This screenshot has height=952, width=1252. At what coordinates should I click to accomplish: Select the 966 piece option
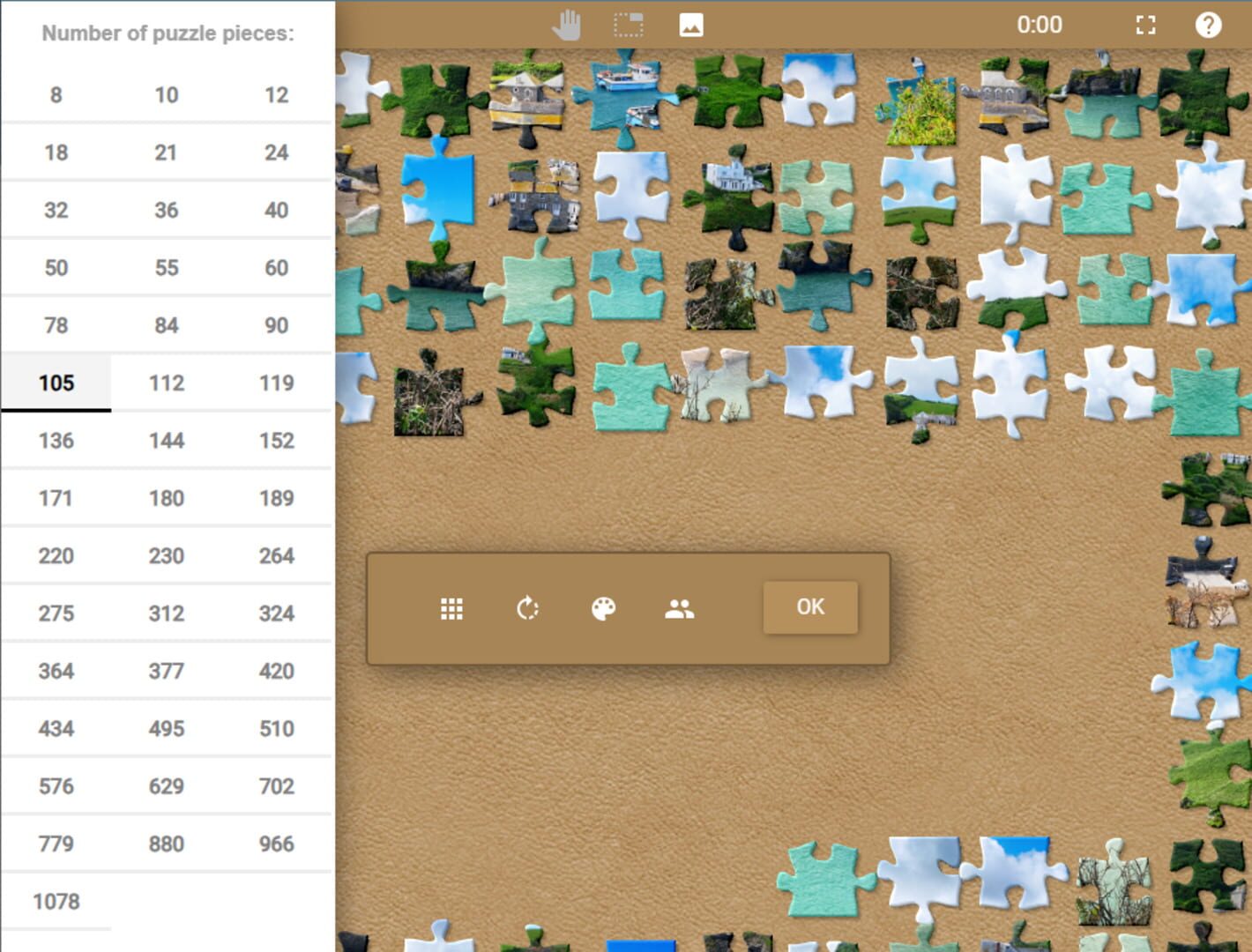(x=276, y=844)
